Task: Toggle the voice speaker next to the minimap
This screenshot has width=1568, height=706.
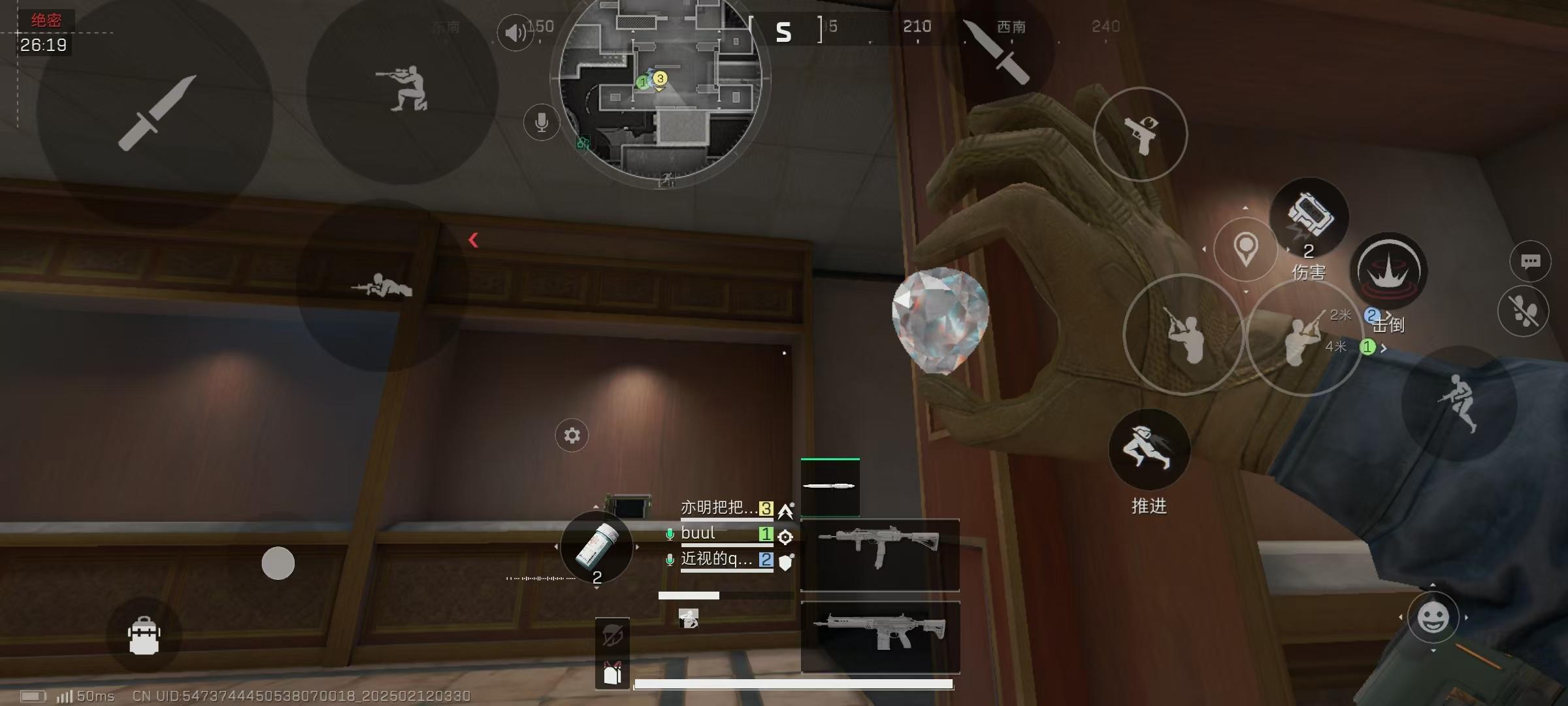Action: pos(515,31)
